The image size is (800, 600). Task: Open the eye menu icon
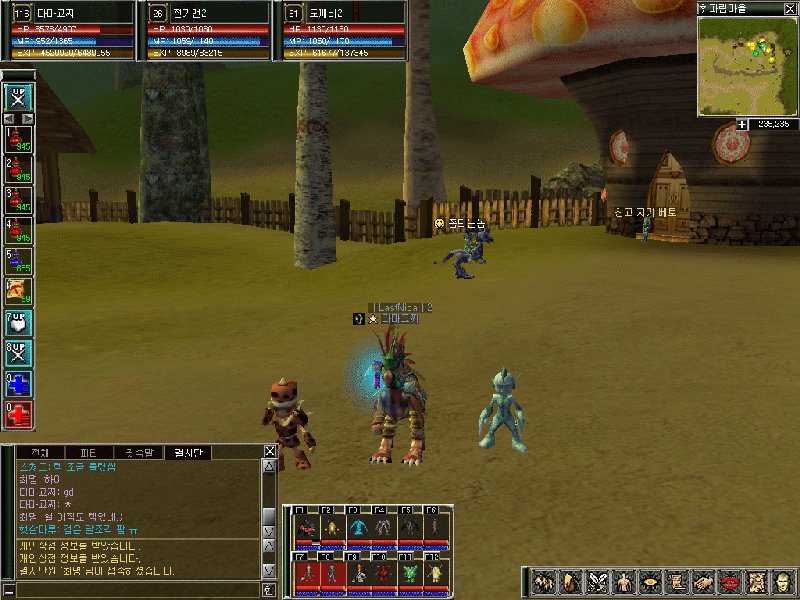[x=651, y=581]
